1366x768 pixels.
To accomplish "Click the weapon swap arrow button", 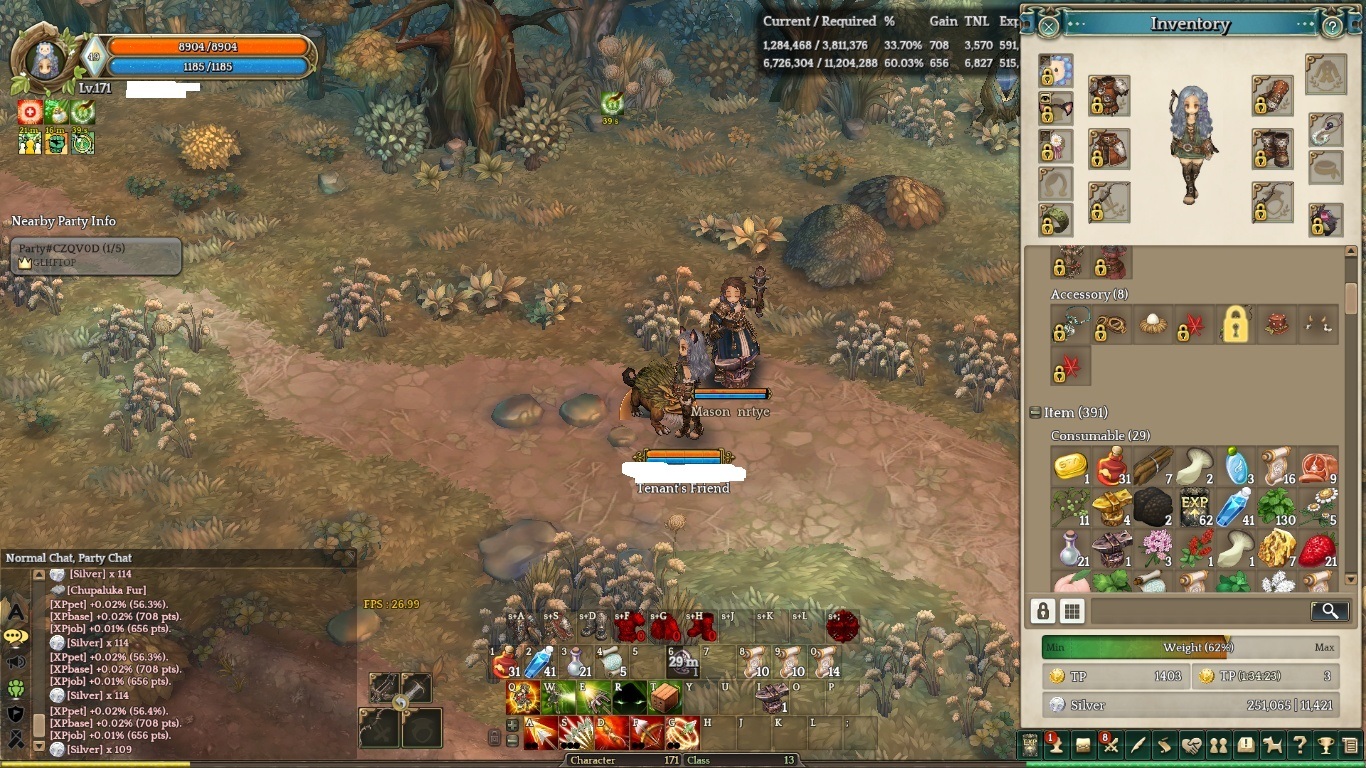I will [400, 703].
